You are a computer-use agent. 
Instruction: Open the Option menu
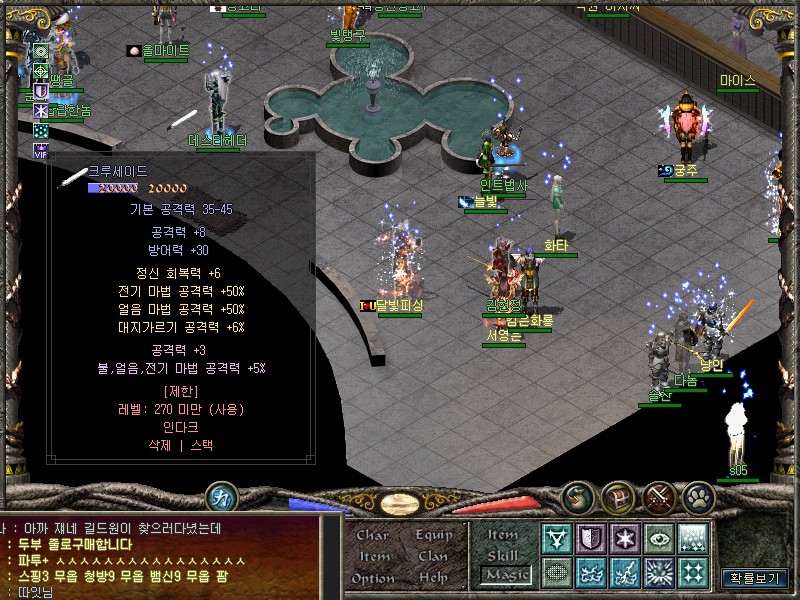373,578
